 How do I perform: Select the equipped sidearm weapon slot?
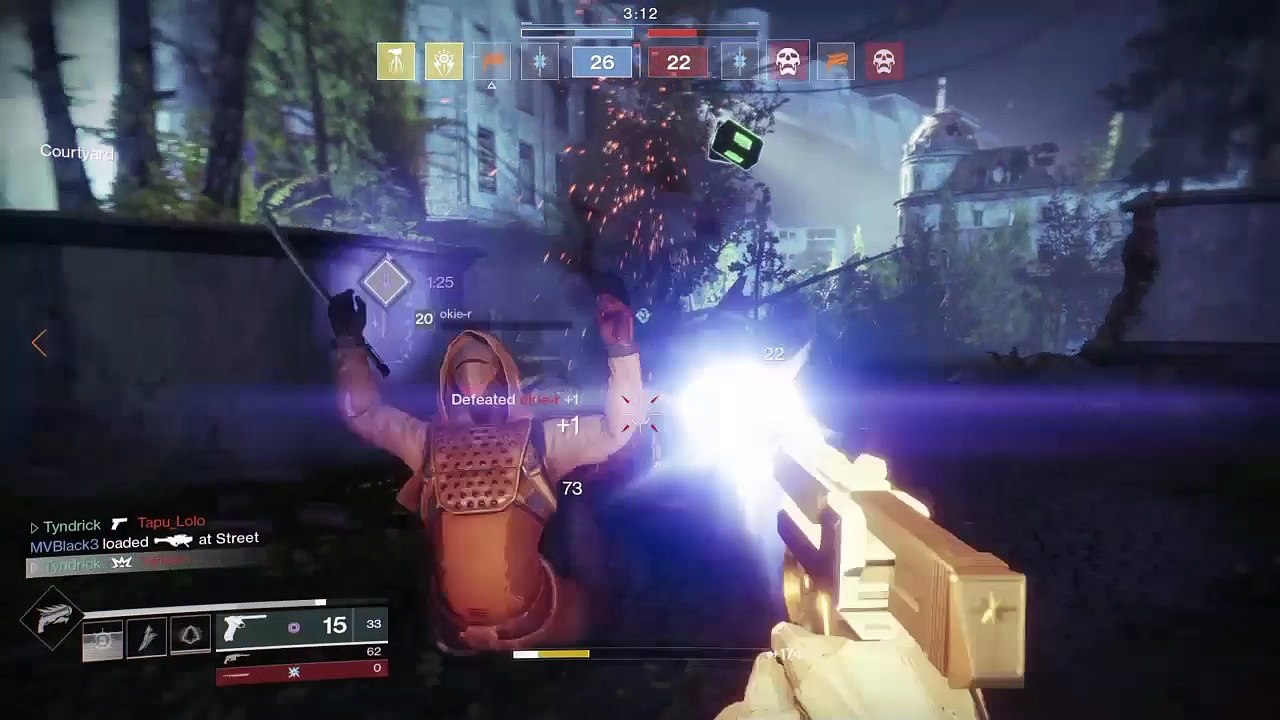pos(300,627)
